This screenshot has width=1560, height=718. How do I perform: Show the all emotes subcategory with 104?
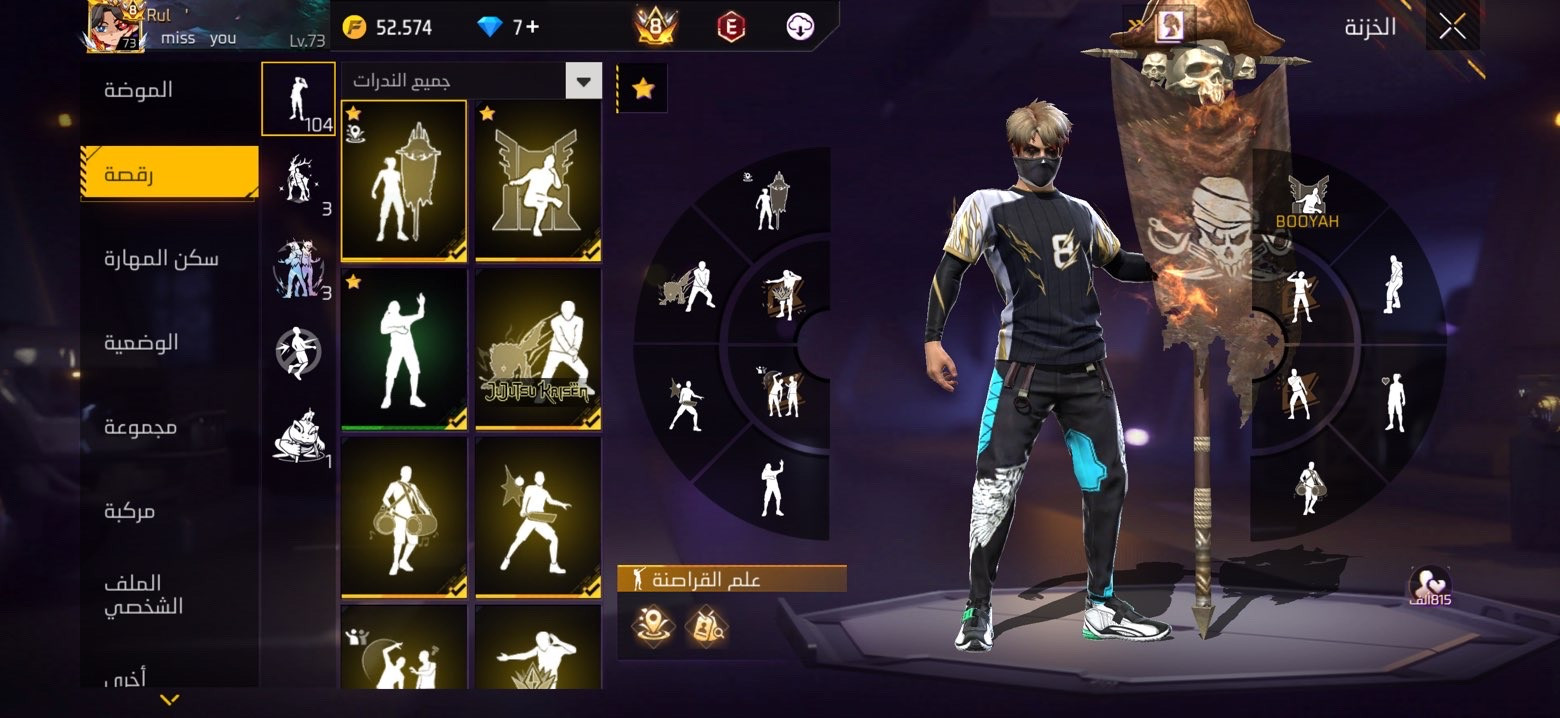click(x=298, y=98)
